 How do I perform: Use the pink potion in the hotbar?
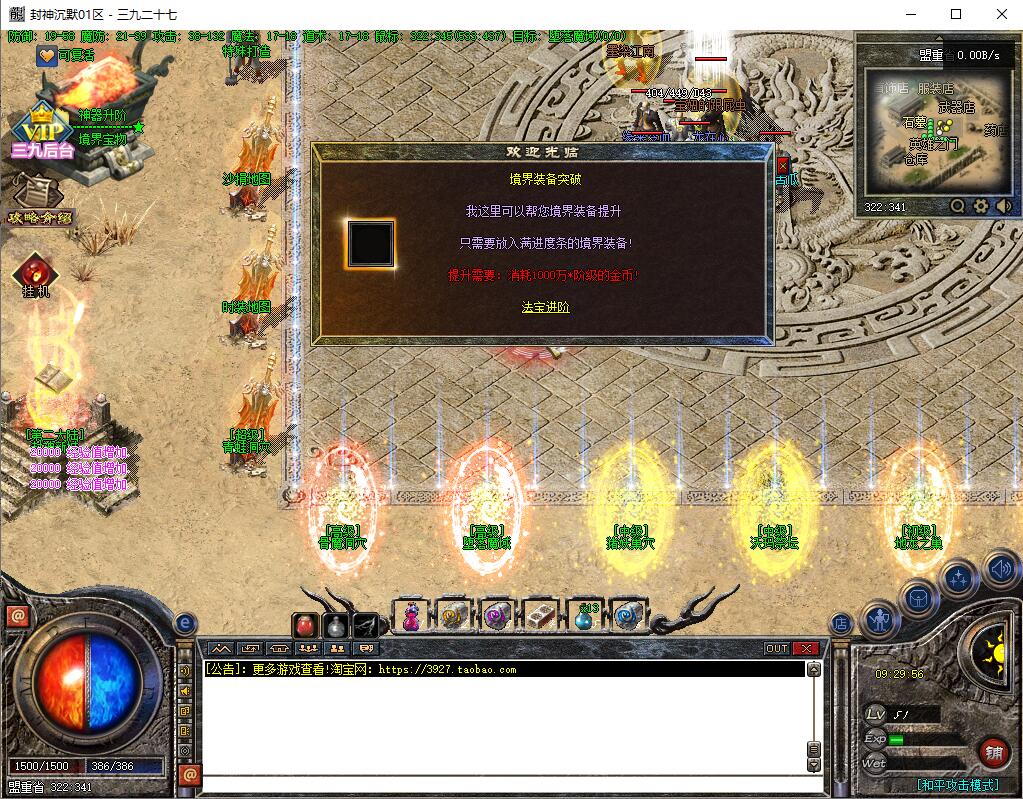coord(410,616)
